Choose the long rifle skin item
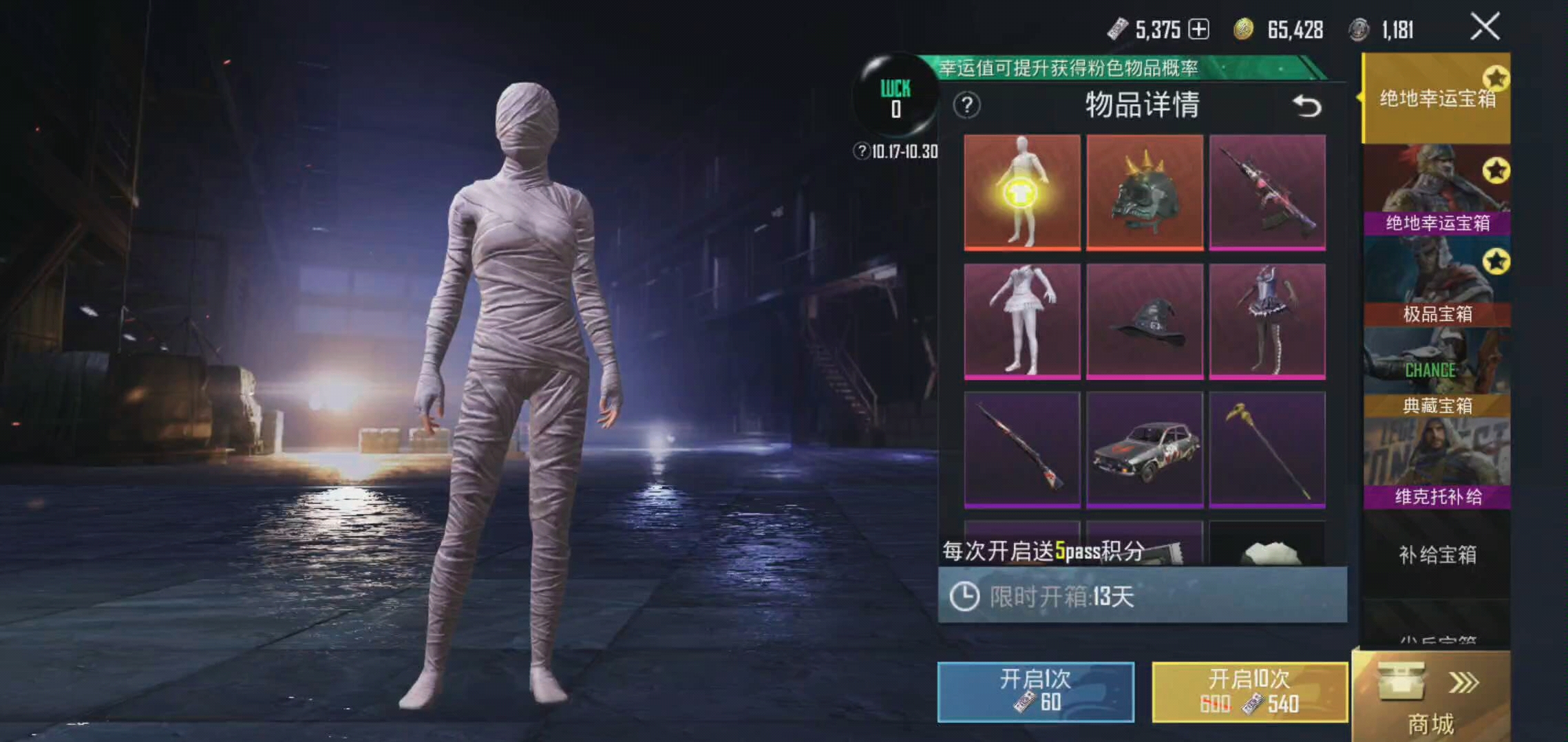 (1021, 449)
